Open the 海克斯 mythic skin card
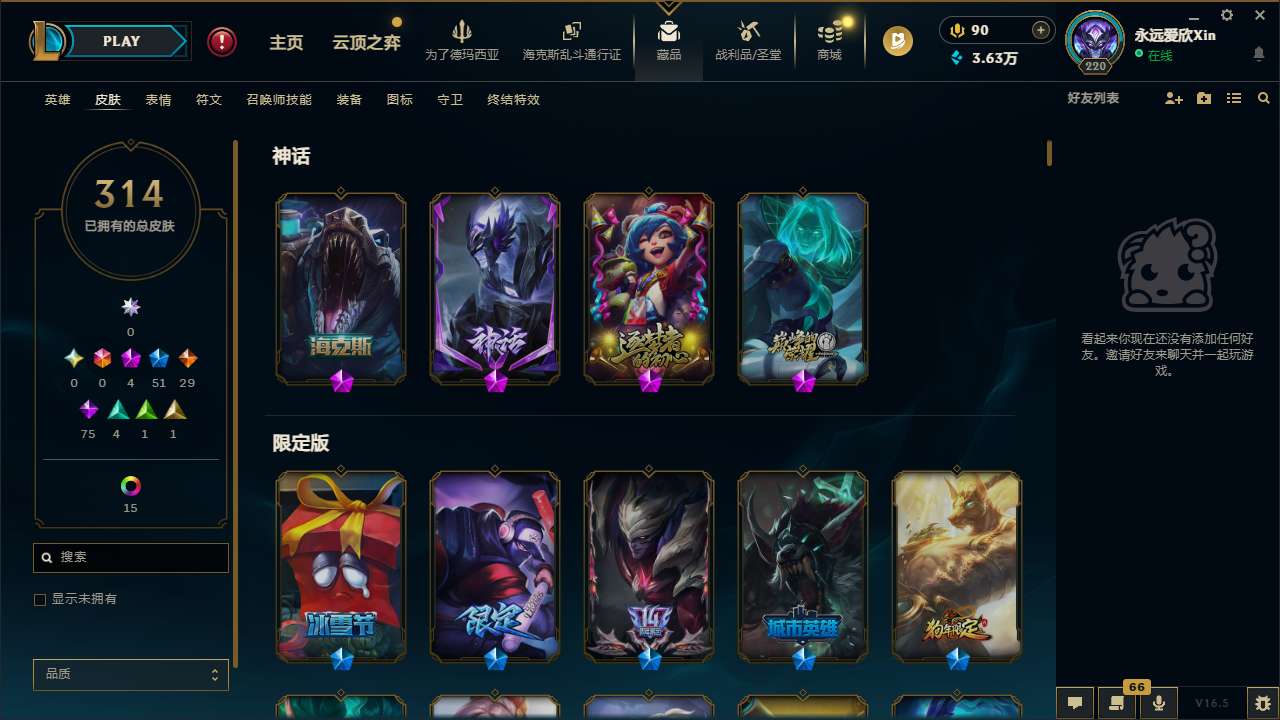 [340, 287]
